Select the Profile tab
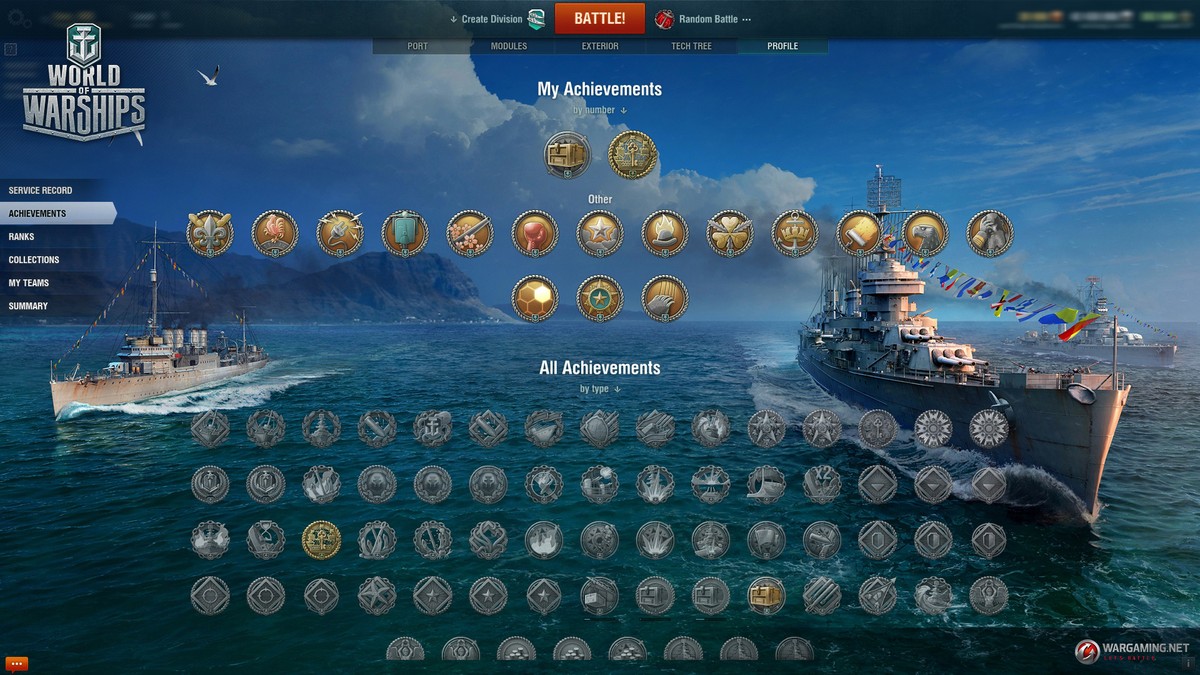Viewport: 1200px width, 675px height. (782, 46)
